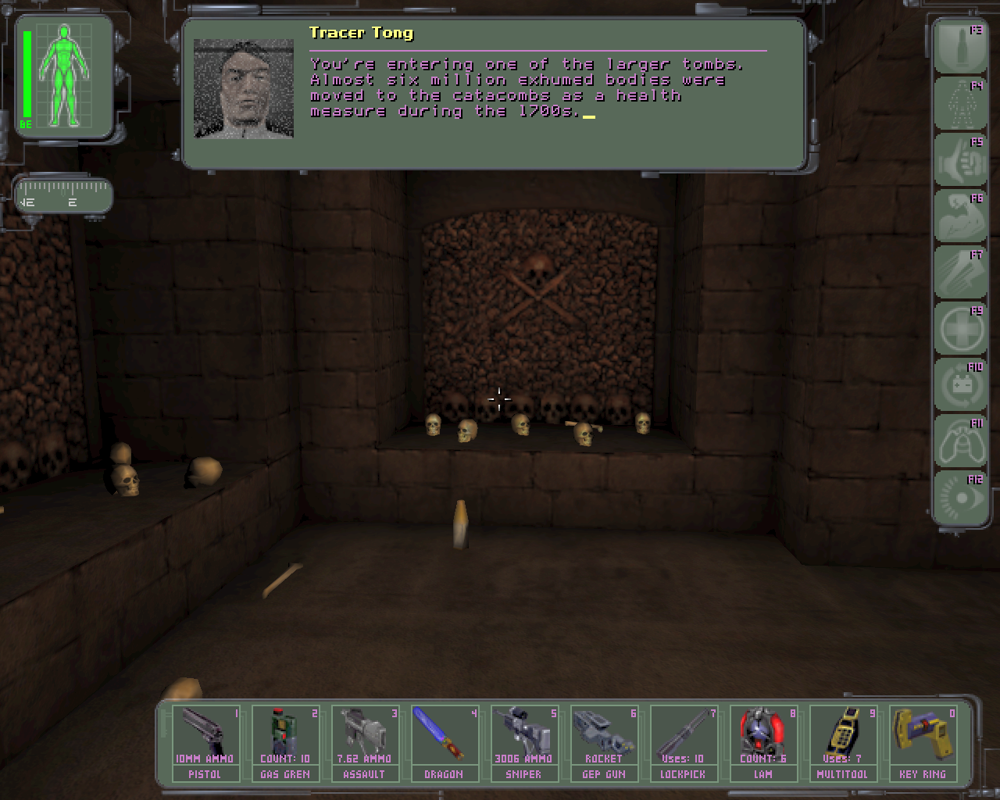1000x800 pixels.
Task: Toggle the flexed-arm F6 augmentation
Action: [x=960, y=215]
